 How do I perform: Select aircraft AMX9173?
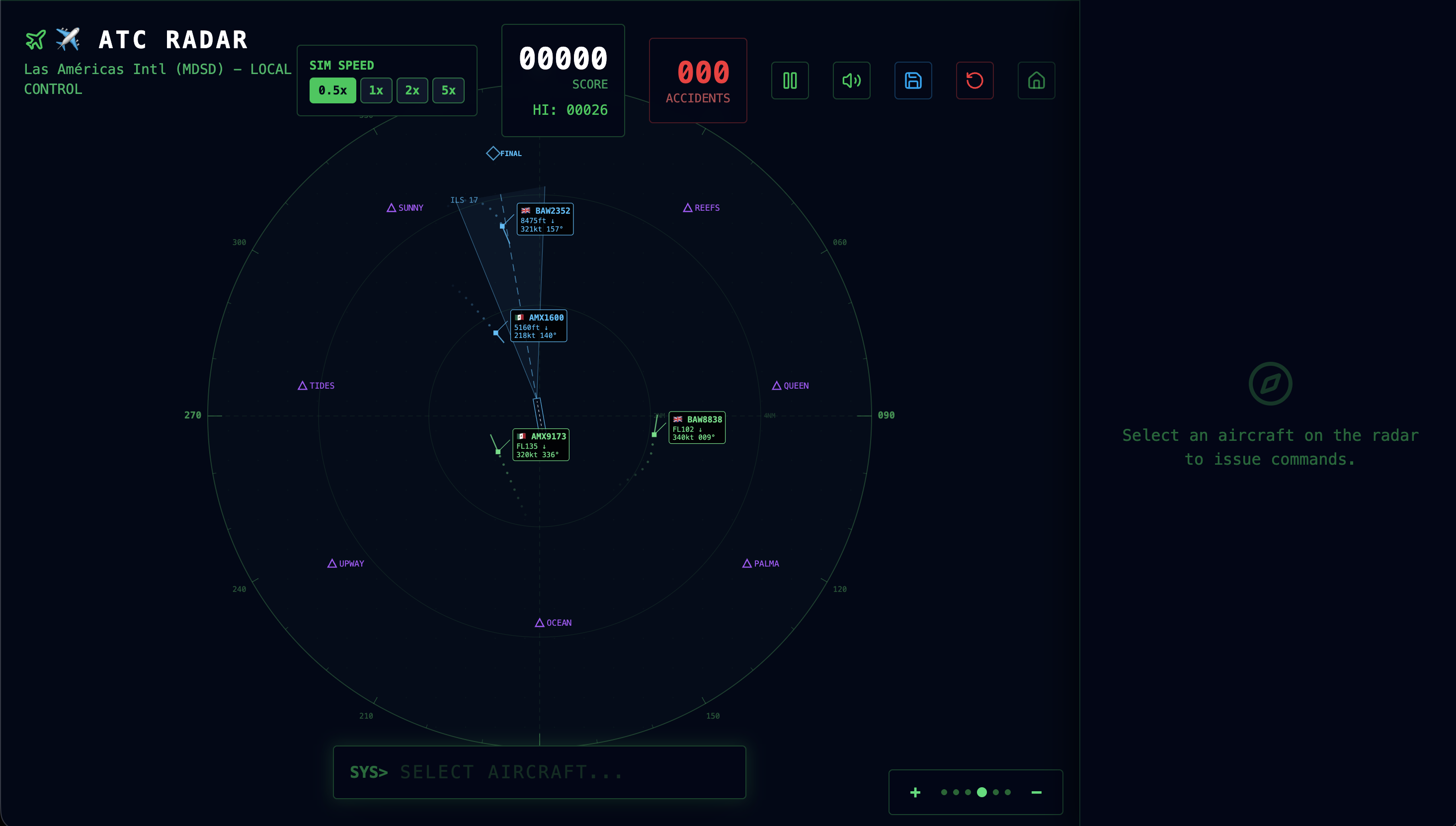(x=540, y=444)
